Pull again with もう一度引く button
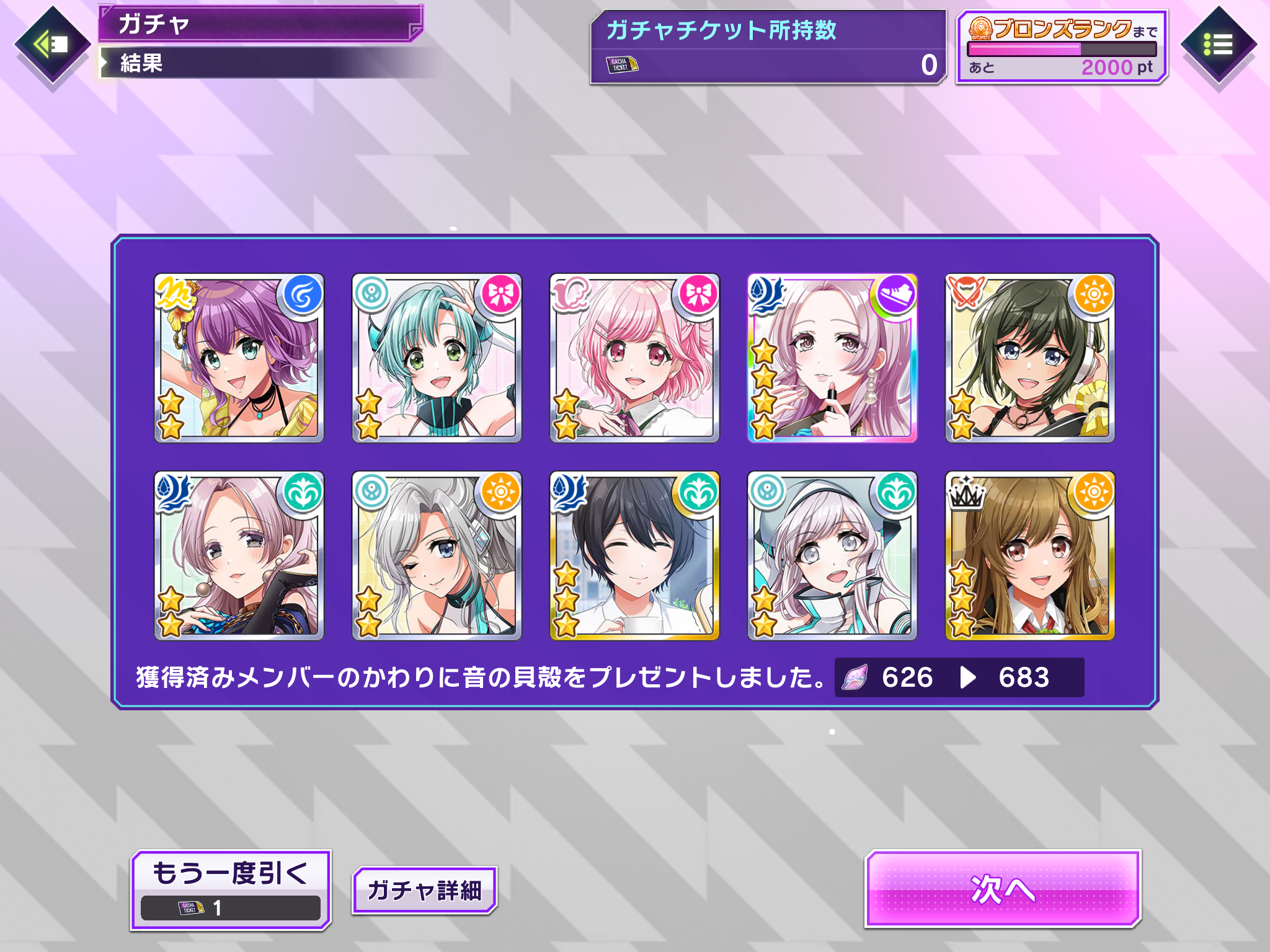The image size is (1270, 952). pyautogui.click(x=231, y=889)
